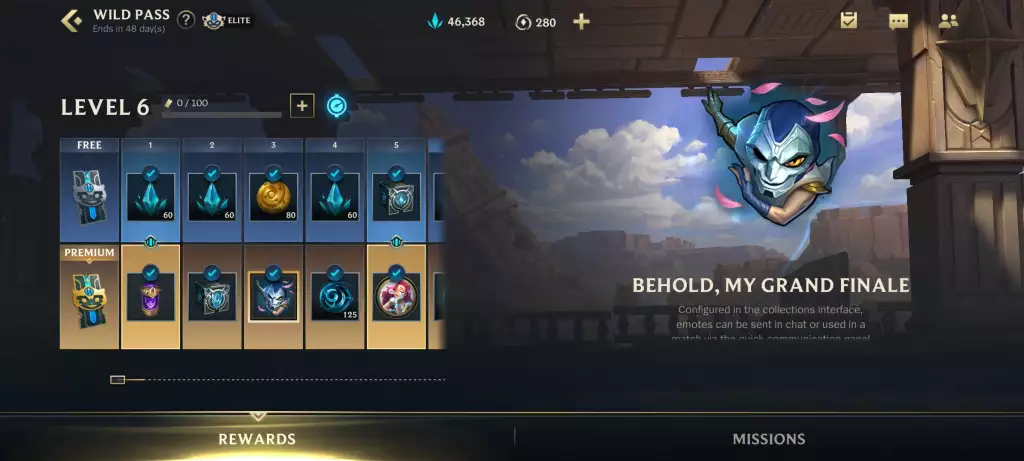This screenshot has width=1024, height=461.
Task: Open the missions checklist icon in top bar
Action: tap(849, 20)
